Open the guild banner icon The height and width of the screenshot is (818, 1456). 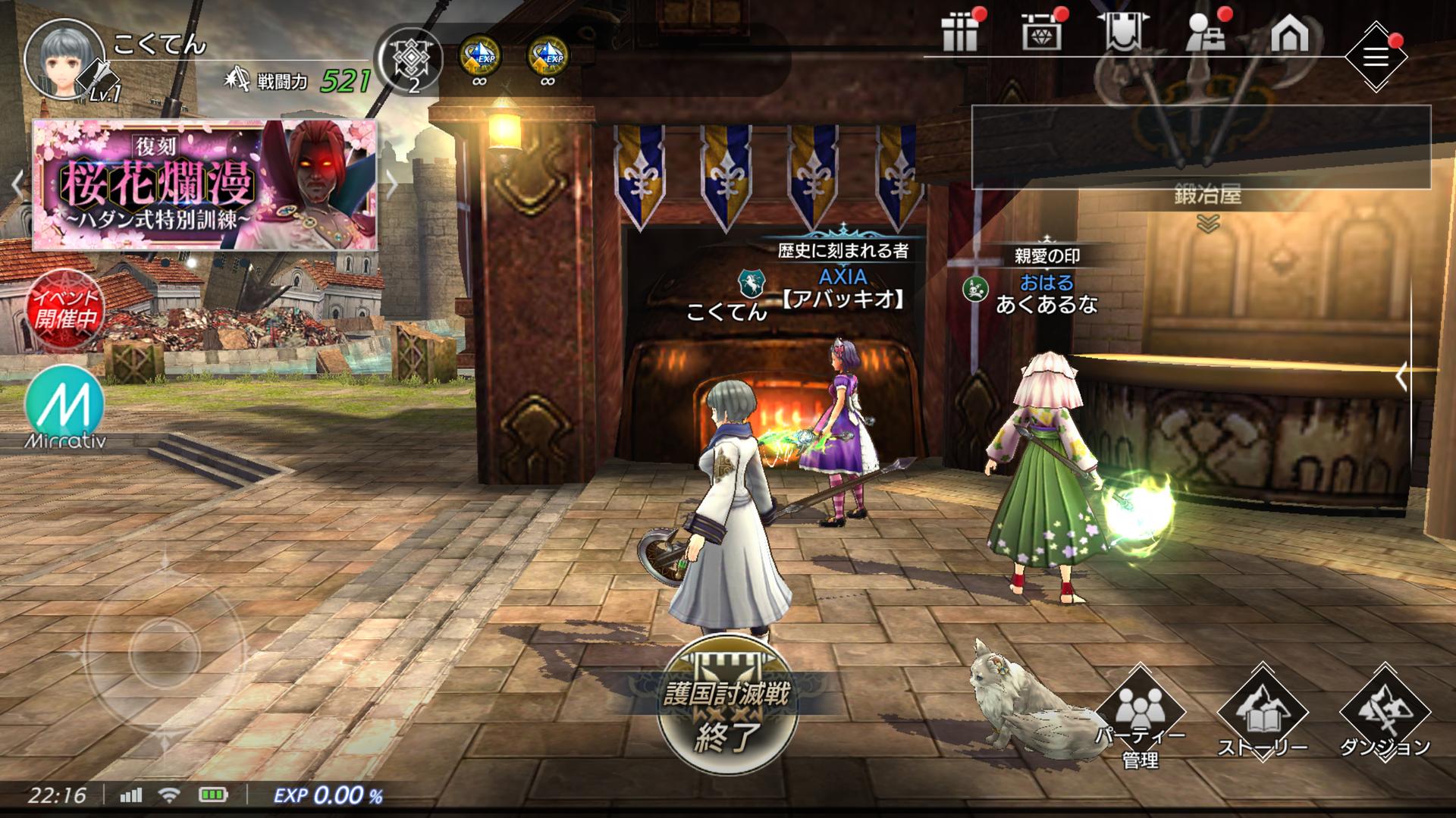tap(1122, 34)
